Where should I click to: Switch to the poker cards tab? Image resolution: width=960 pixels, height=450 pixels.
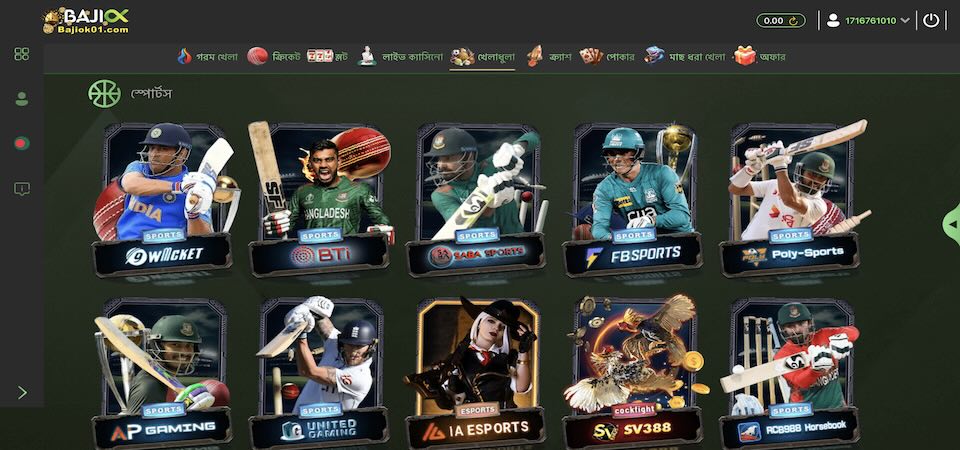click(607, 56)
